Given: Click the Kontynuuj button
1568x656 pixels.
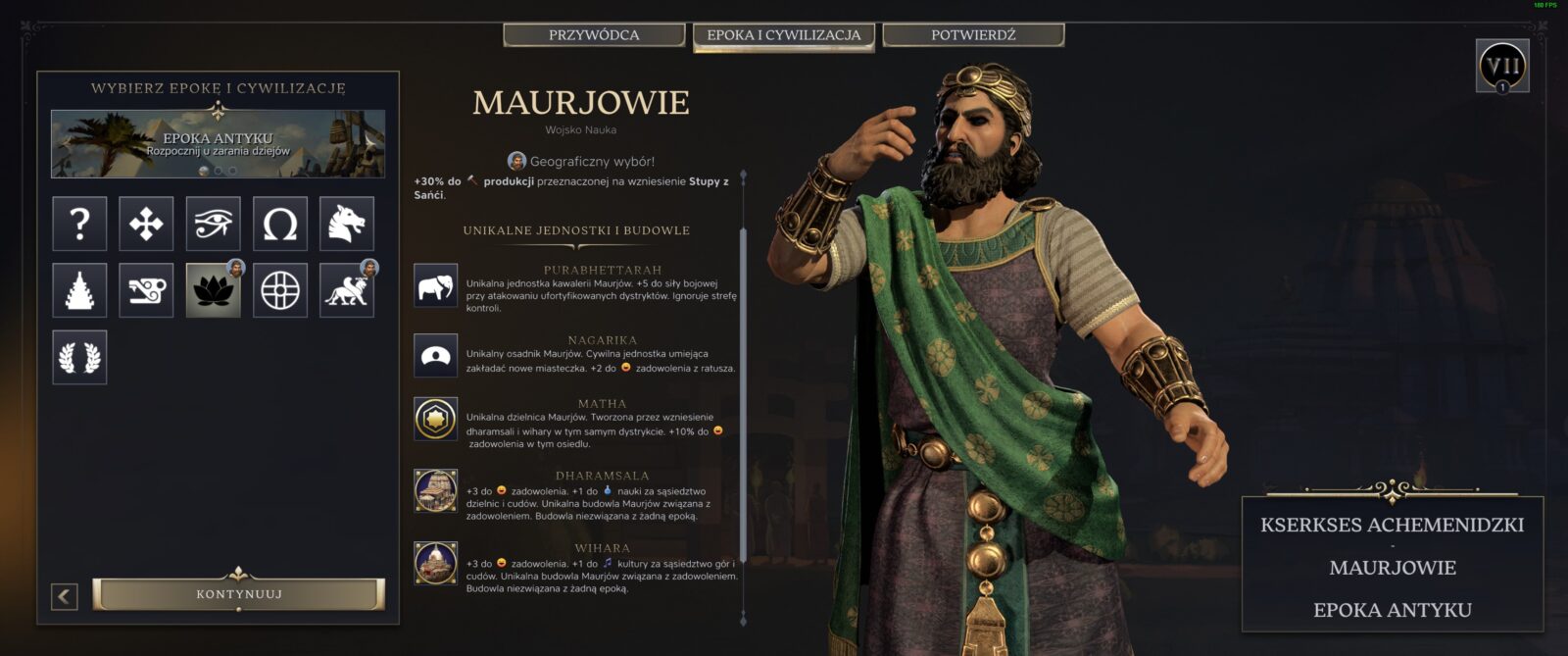Looking at the screenshot, I should tap(239, 594).
